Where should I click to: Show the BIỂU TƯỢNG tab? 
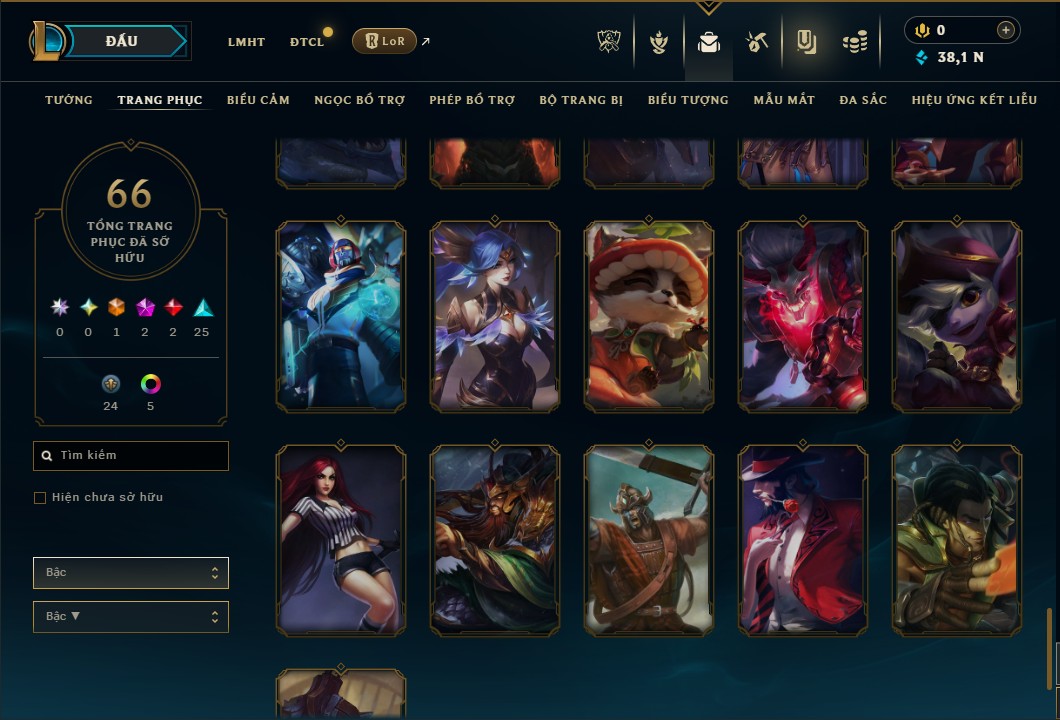click(x=688, y=100)
